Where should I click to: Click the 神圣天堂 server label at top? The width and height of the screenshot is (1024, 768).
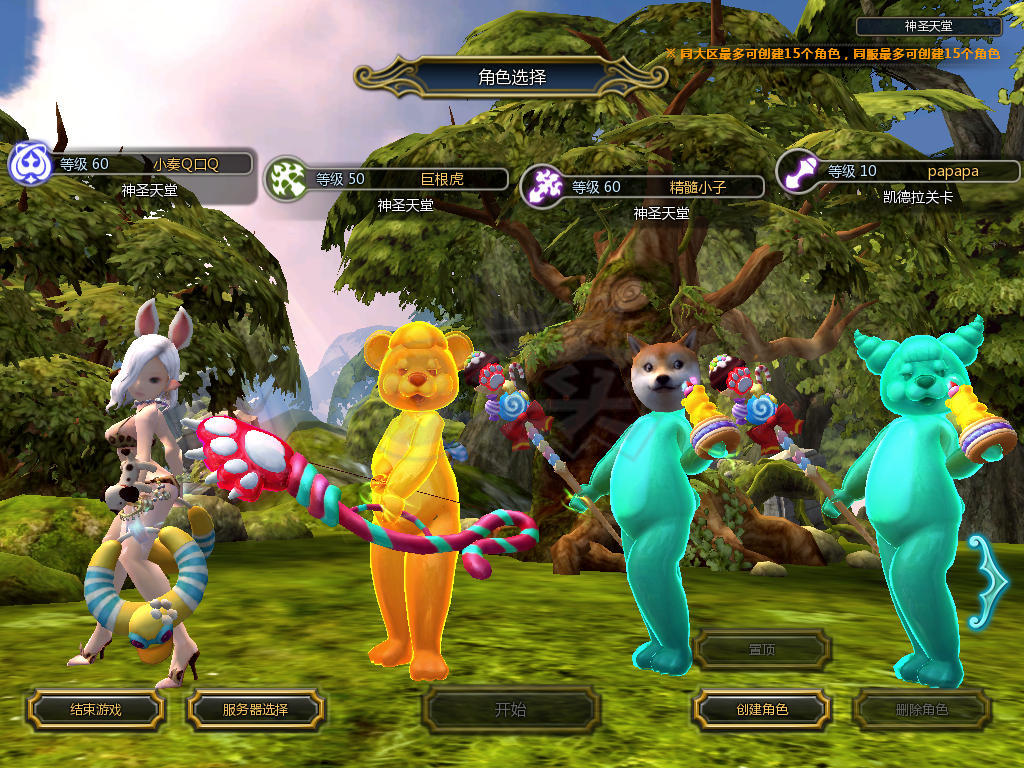coord(928,26)
